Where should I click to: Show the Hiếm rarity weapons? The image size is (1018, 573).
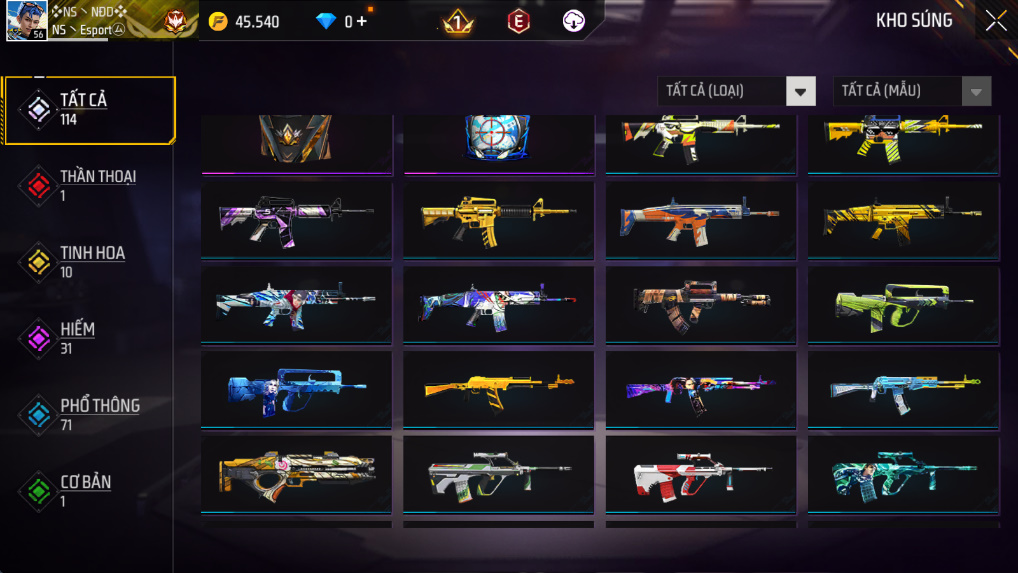pyautogui.click(x=88, y=338)
